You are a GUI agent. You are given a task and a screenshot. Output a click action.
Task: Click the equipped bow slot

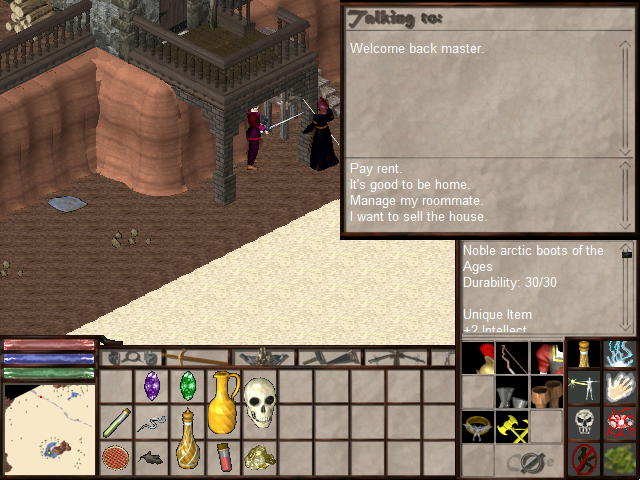click(x=512, y=358)
